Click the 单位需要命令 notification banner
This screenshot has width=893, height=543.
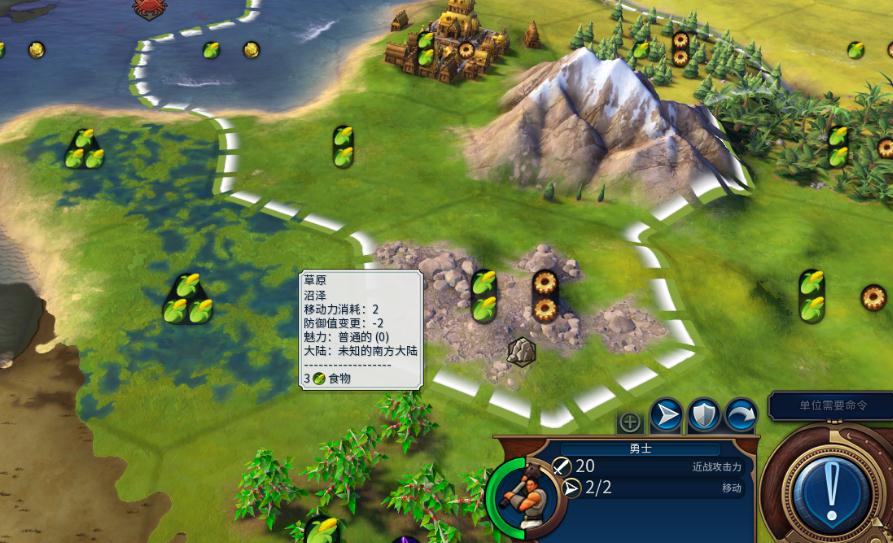click(832, 406)
